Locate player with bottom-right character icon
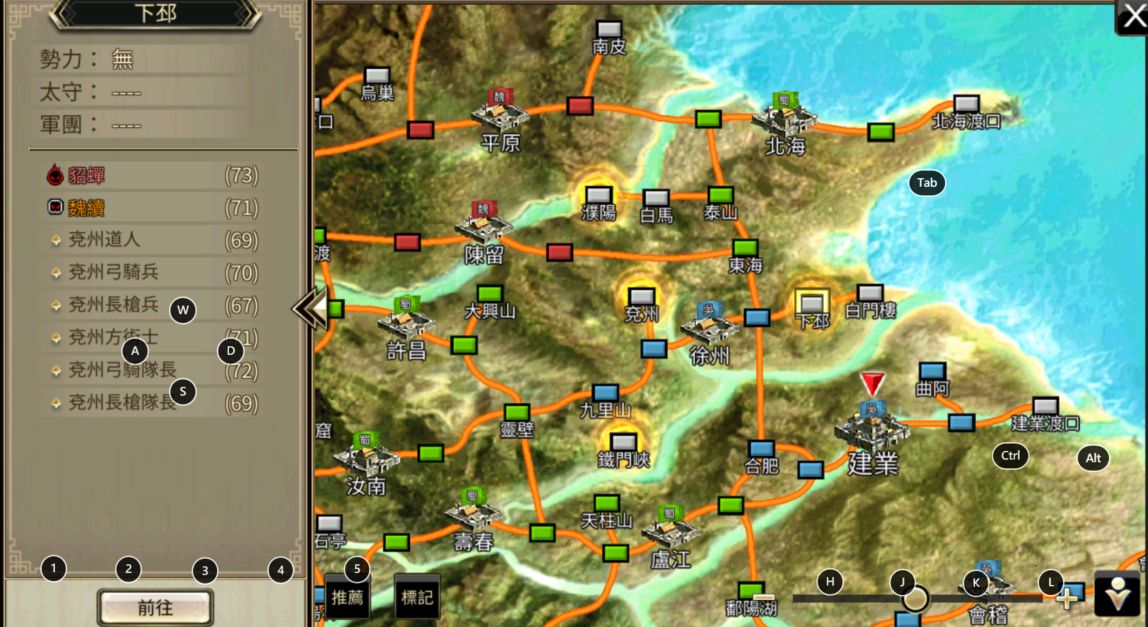 click(x=1117, y=594)
